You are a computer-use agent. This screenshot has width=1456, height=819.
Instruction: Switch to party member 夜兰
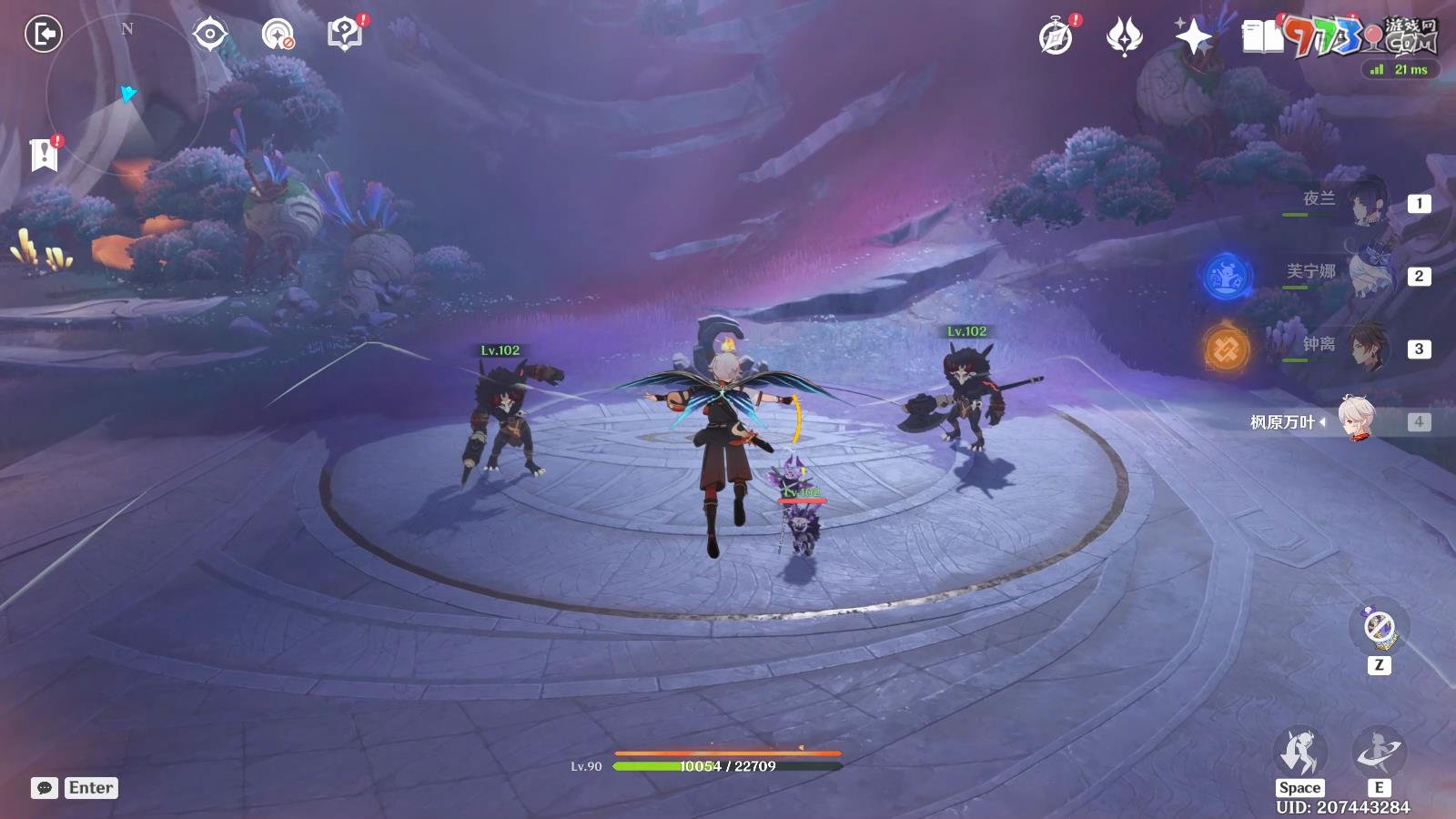tap(1365, 202)
